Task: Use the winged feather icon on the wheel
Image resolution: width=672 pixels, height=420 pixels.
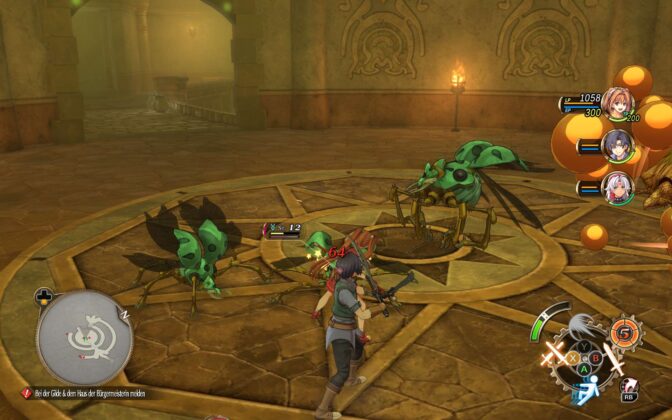Action: click(x=583, y=326)
